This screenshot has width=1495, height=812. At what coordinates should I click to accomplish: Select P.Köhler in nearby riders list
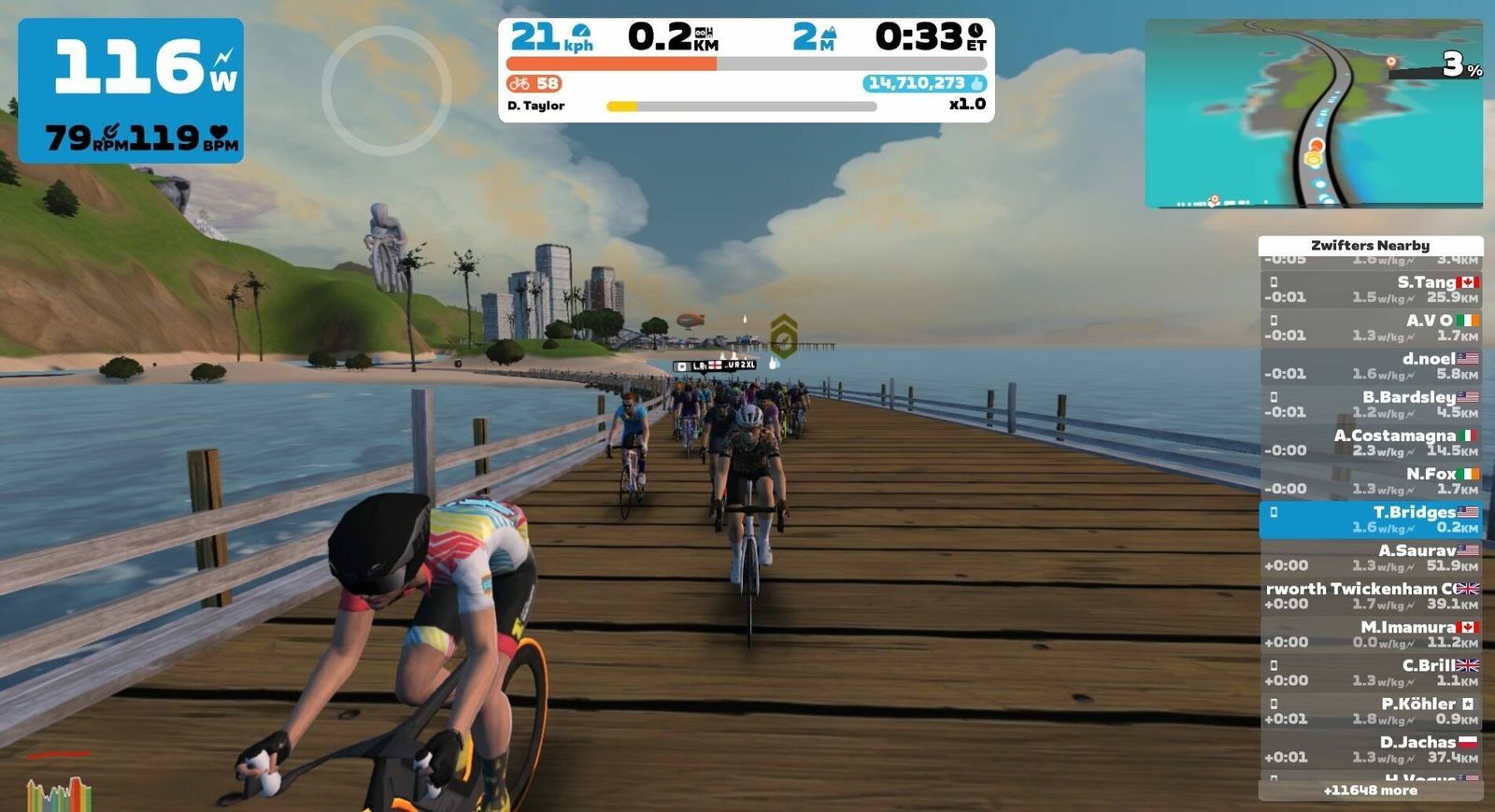point(1370,711)
